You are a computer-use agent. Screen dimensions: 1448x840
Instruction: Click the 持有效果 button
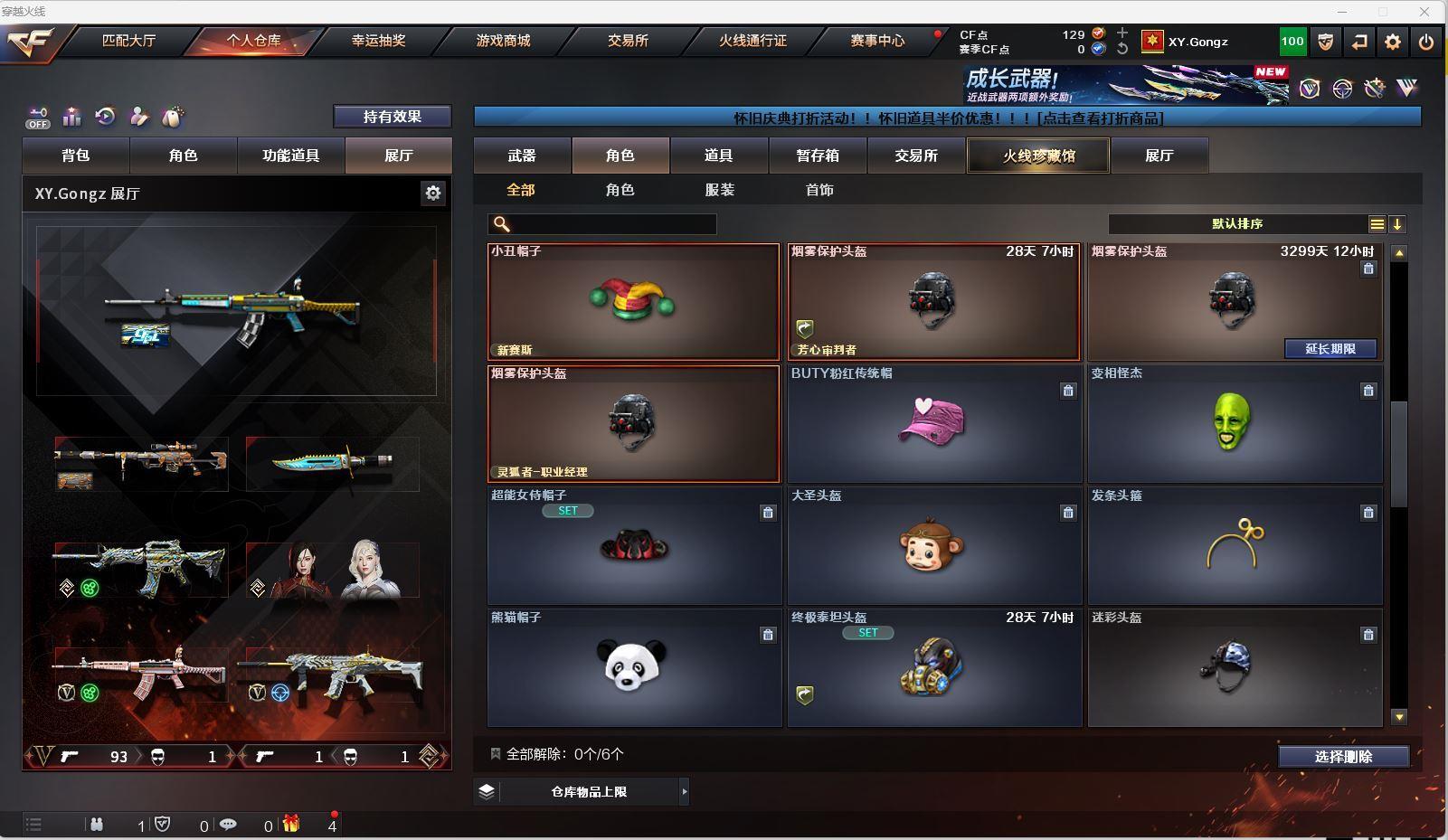pyautogui.click(x=392, y=117)
